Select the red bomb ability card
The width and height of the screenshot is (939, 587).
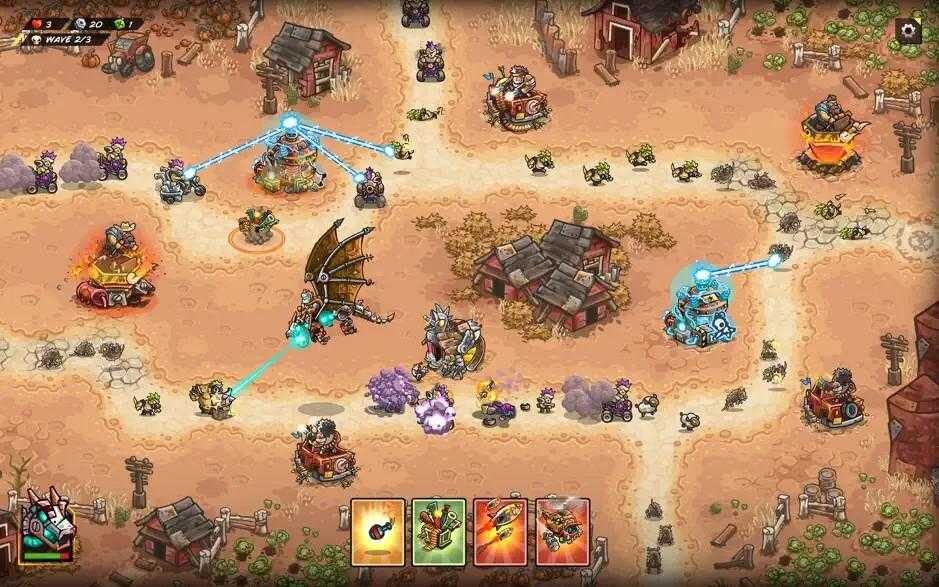[378, 532]
